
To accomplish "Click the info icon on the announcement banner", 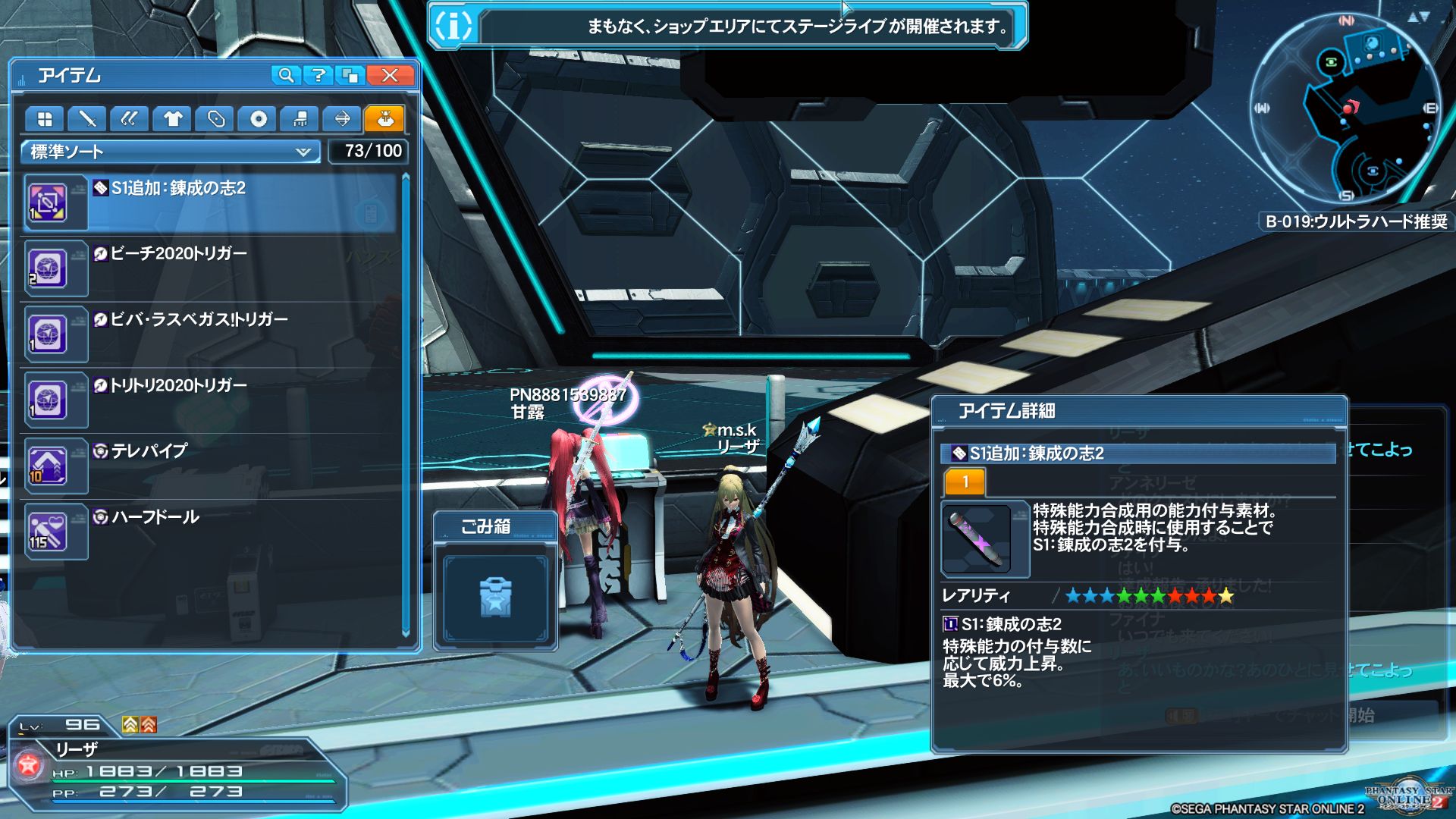I will pos(453,26).
